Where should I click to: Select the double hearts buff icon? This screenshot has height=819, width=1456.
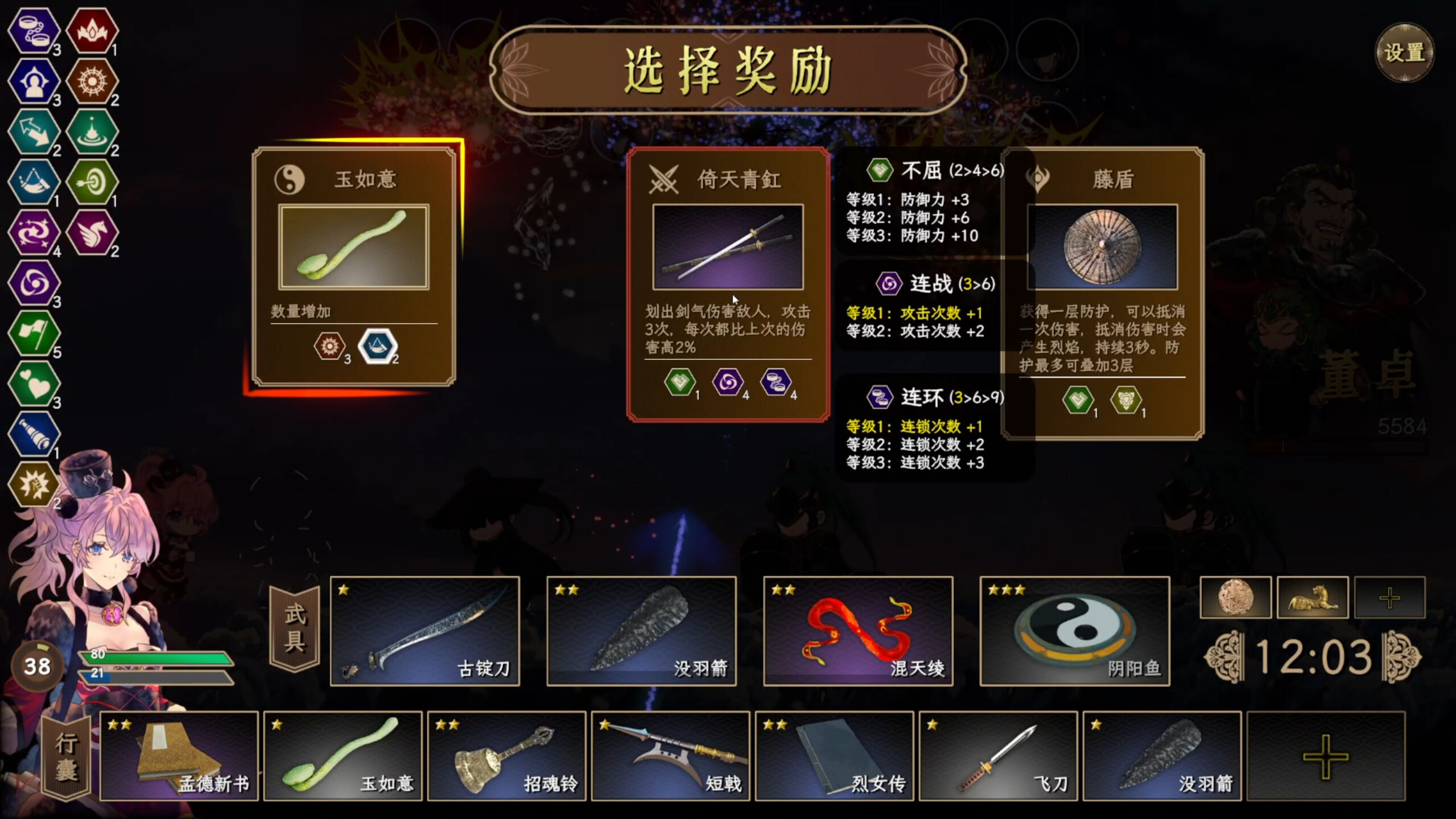point(34,384)
